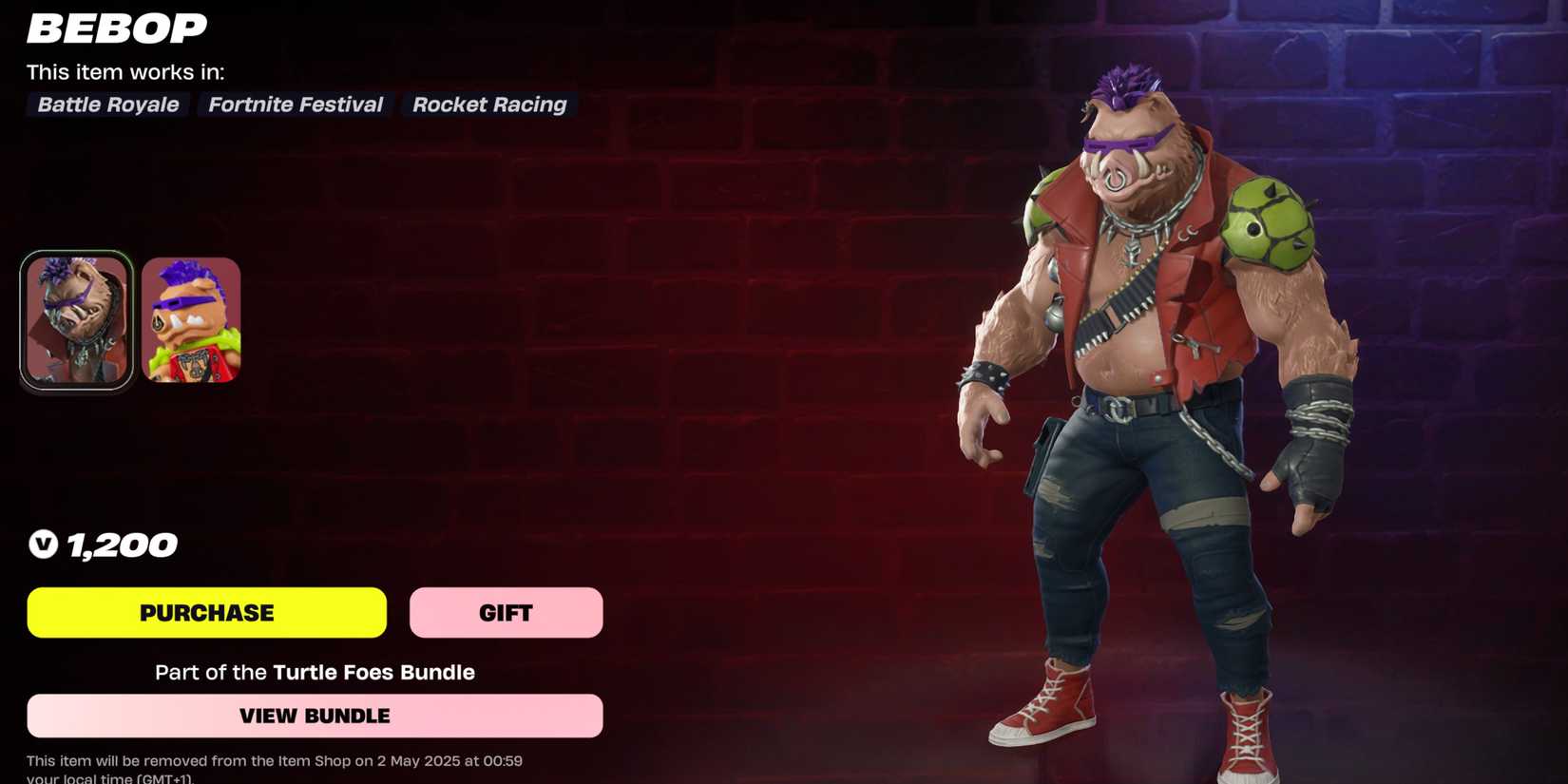Click the pink GIFT button background

[x=505, y=612]
